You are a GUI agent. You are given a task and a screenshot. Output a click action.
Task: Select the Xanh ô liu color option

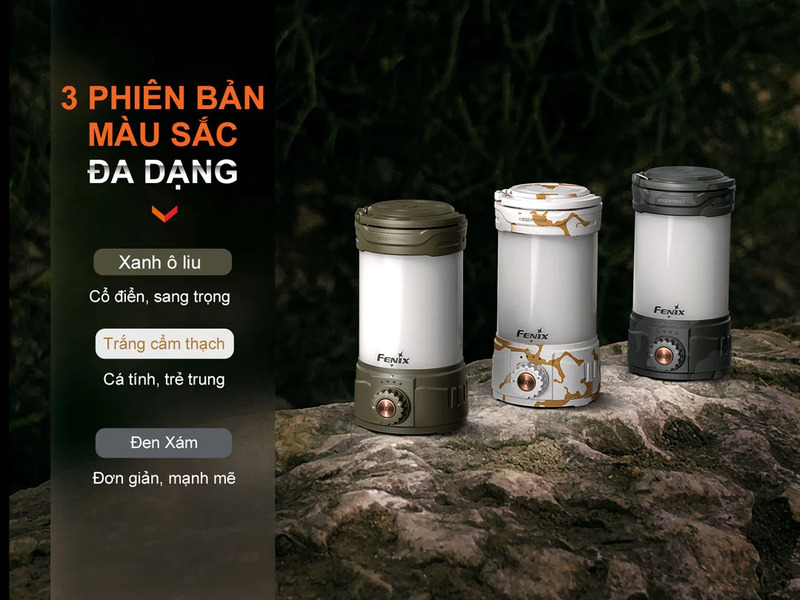click(x=162, y=262)
